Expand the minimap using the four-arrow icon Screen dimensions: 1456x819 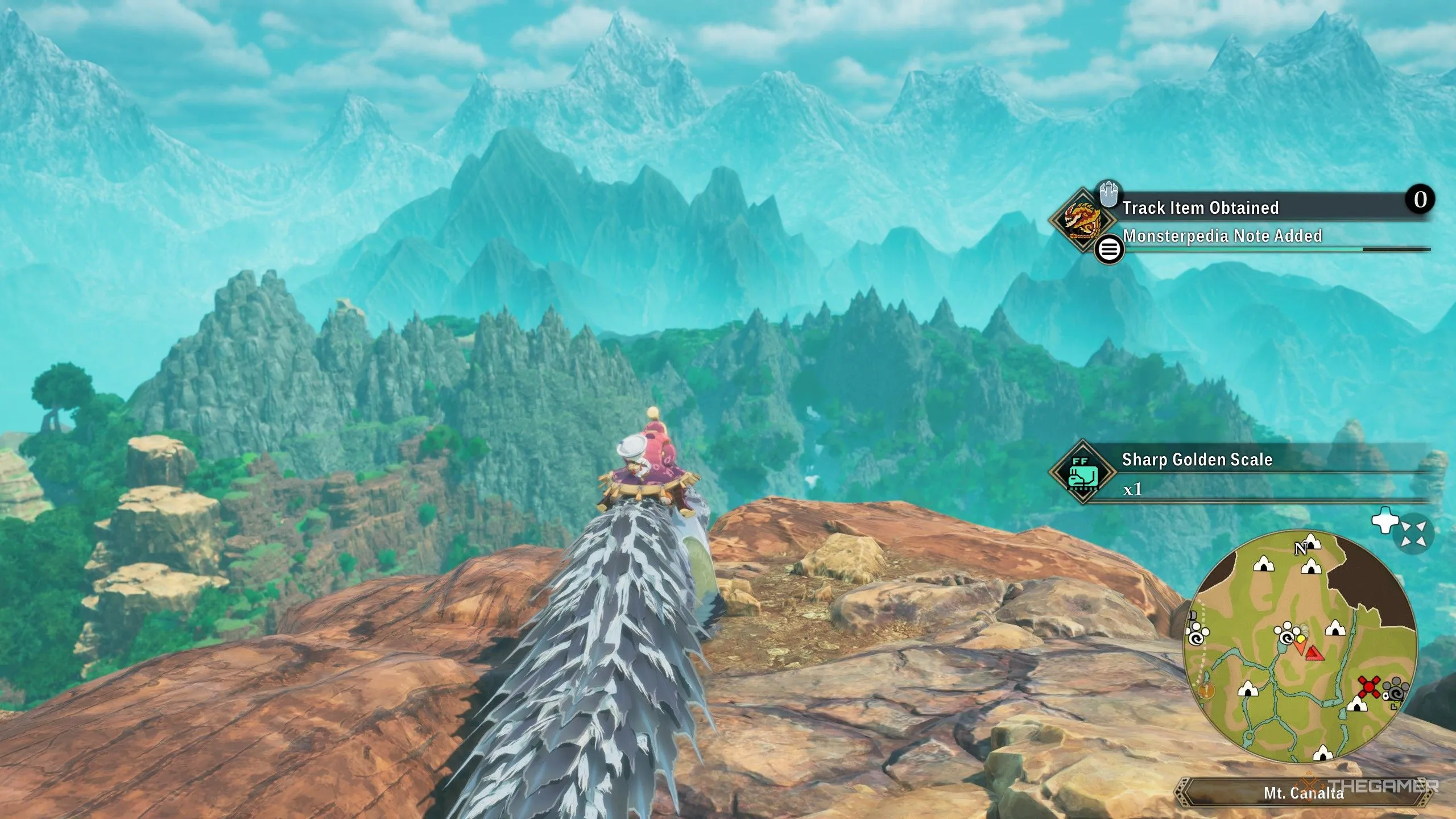[1413, 533]
